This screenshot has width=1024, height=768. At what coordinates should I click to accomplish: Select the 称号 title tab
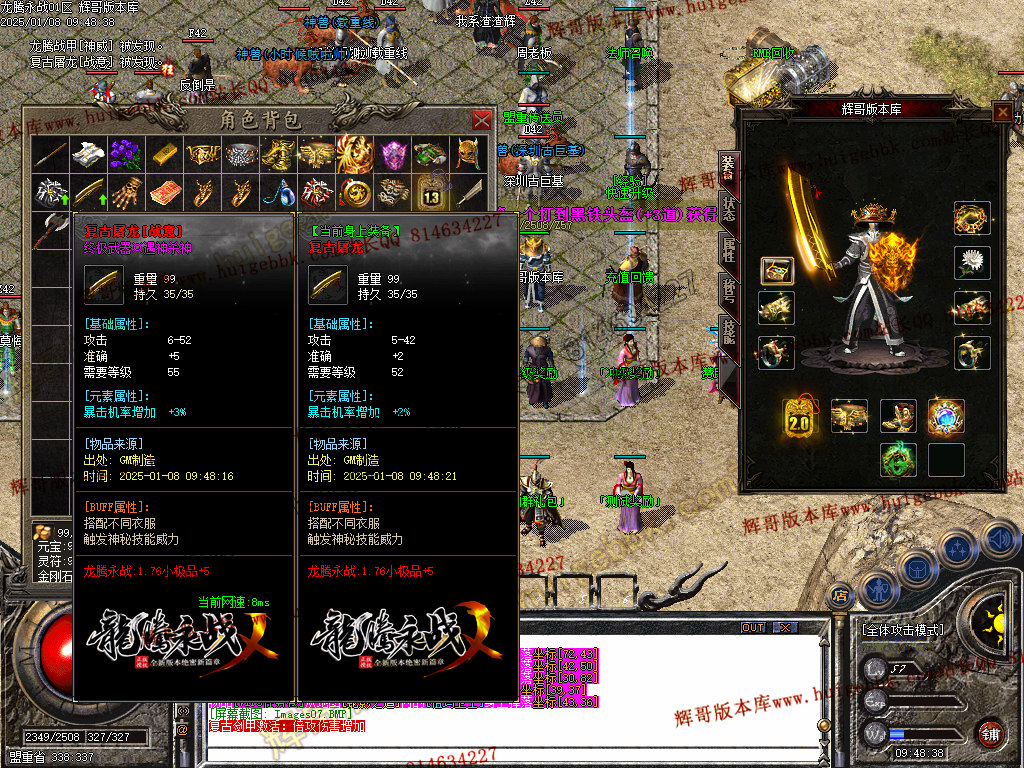(x=728, y=290)
